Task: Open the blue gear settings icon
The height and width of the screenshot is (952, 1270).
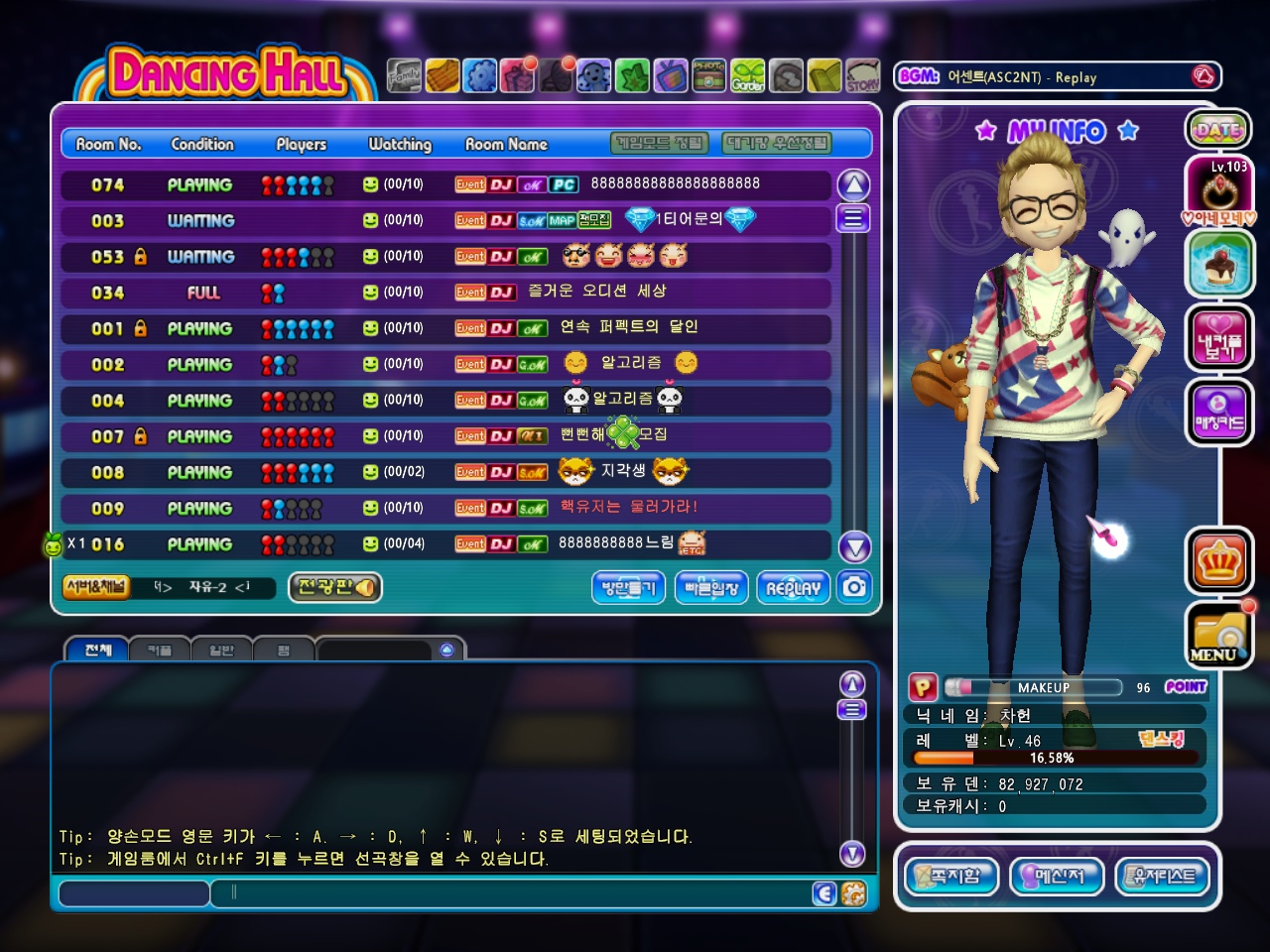Action: pyautogui.click(x=480, y=75)
